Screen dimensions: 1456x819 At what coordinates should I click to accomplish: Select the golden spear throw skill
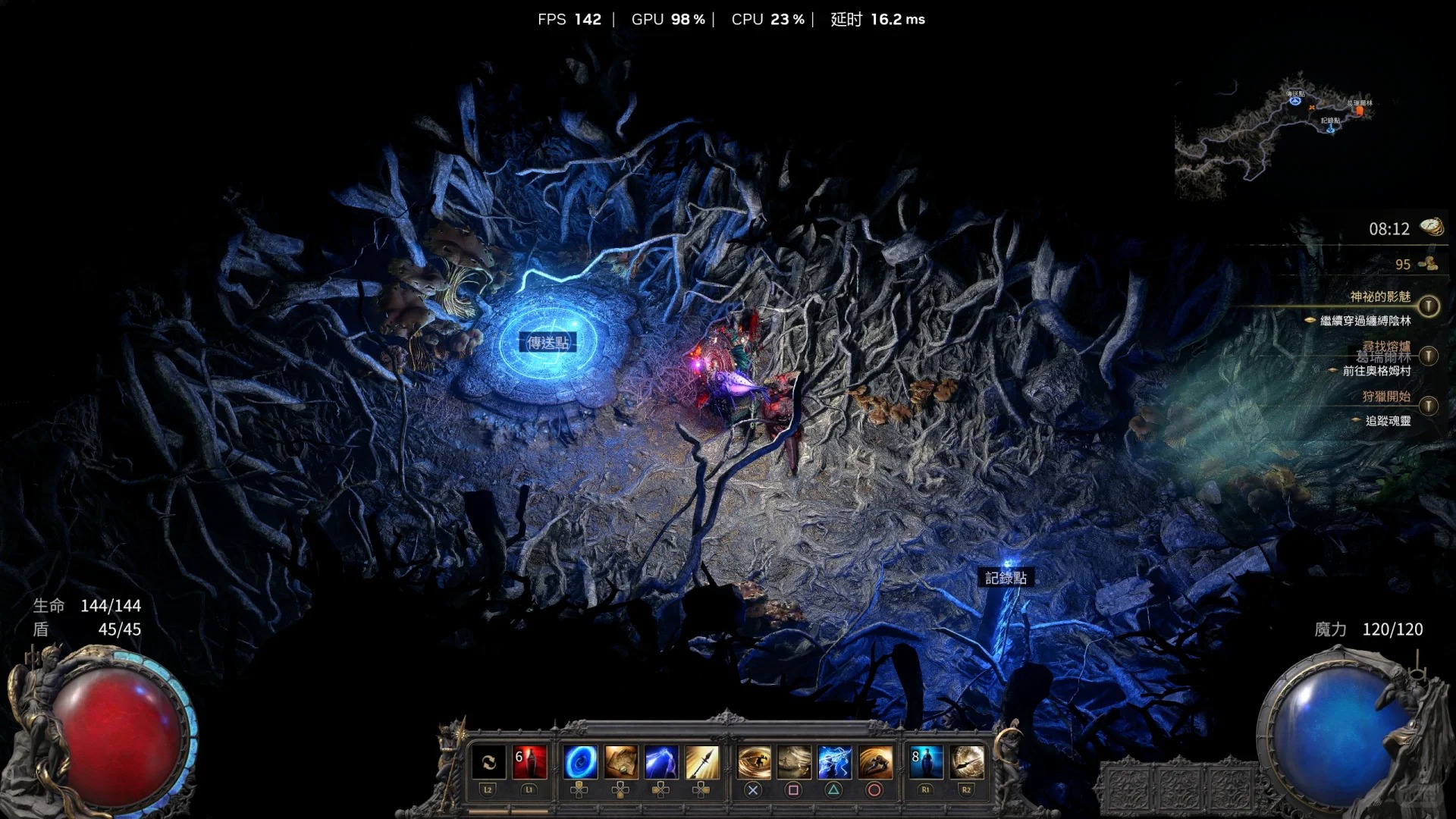(x=702, y=762)
